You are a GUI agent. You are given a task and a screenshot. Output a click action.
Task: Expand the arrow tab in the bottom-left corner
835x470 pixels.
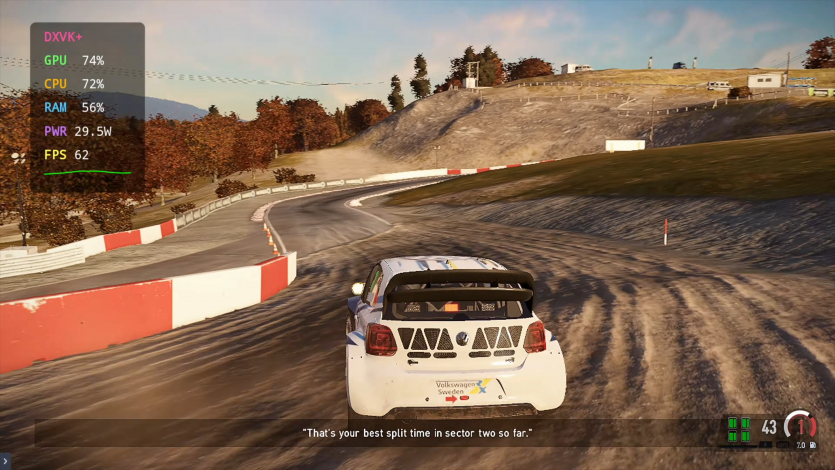tap(5, 461)
